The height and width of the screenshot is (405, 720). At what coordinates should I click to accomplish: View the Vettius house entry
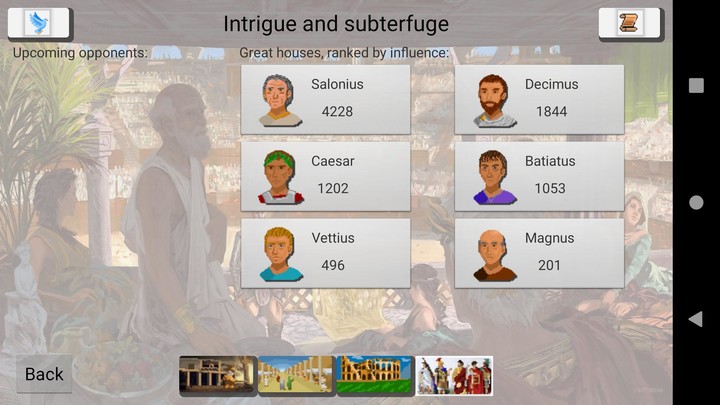click(325, 253)
